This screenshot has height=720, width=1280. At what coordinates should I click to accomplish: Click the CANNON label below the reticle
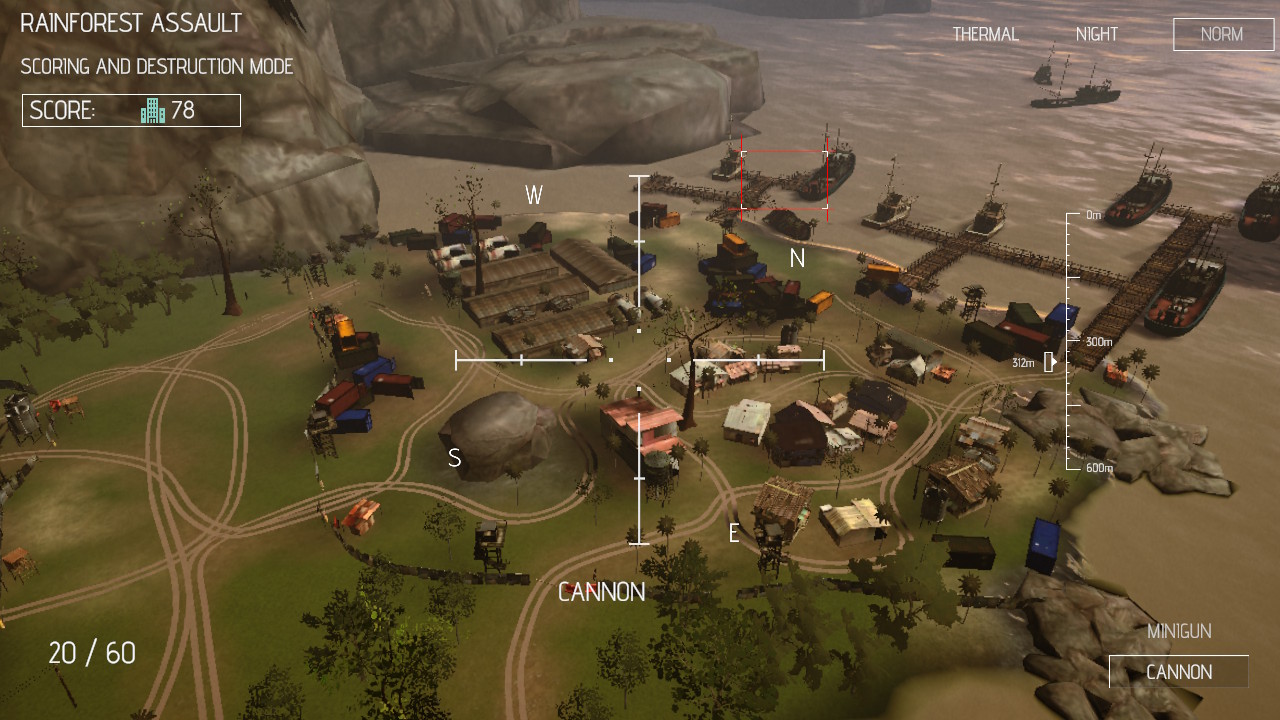[602, 592]
